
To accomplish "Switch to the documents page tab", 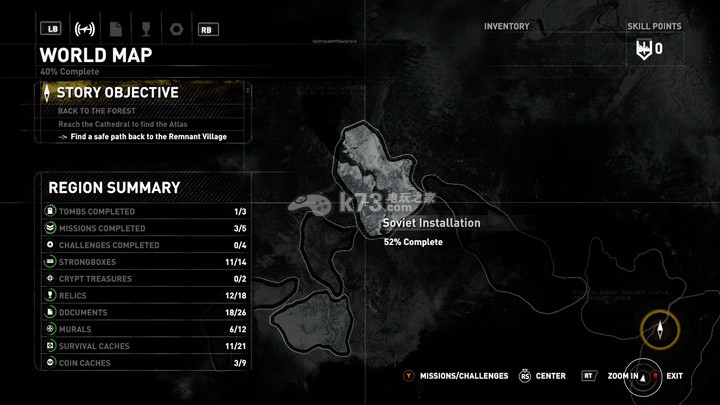I will click(x=116, y=28).
